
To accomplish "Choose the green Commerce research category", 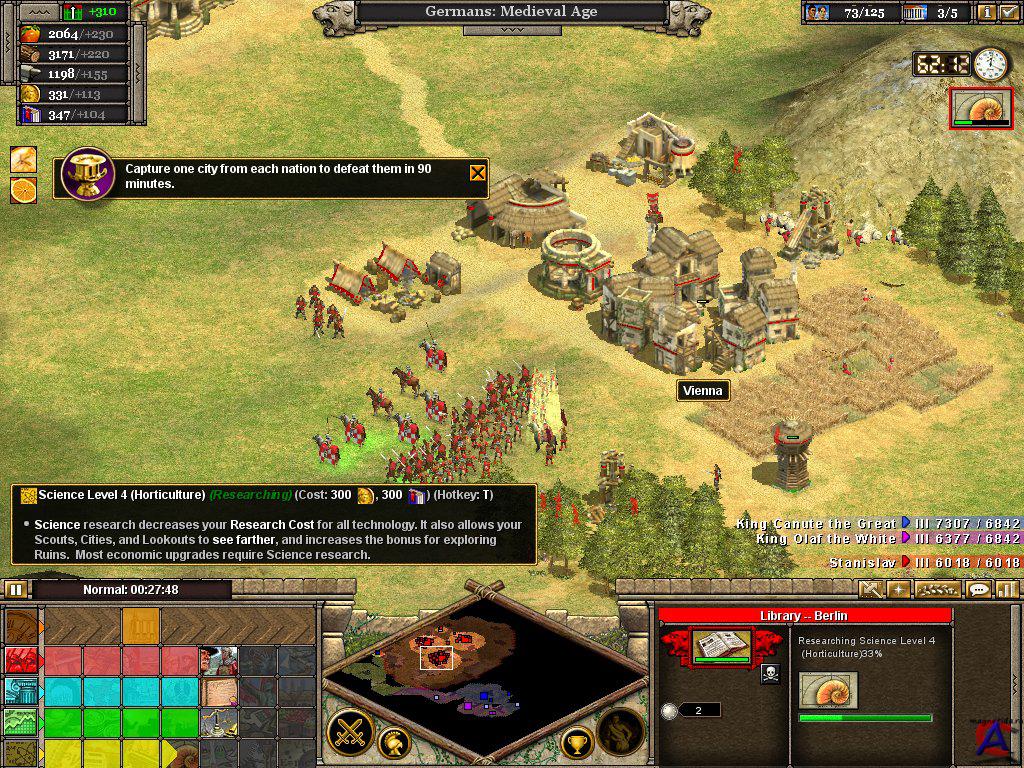I will click(x=20, y=722).
